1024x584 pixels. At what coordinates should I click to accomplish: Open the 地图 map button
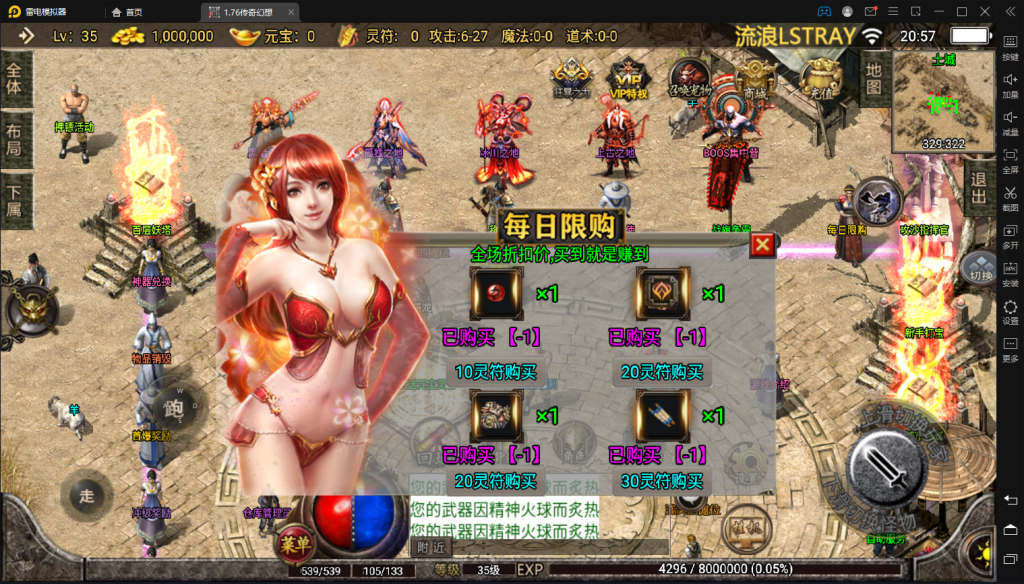click(x=874, y=73)
